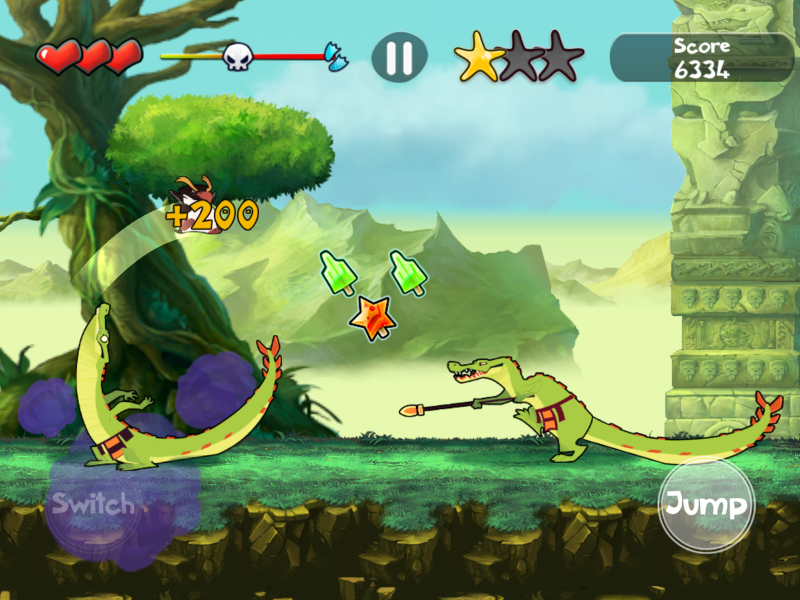The height and width of the screenshot is (600, 800).
Task: Tap the Jump button
Action: [706, 505]
